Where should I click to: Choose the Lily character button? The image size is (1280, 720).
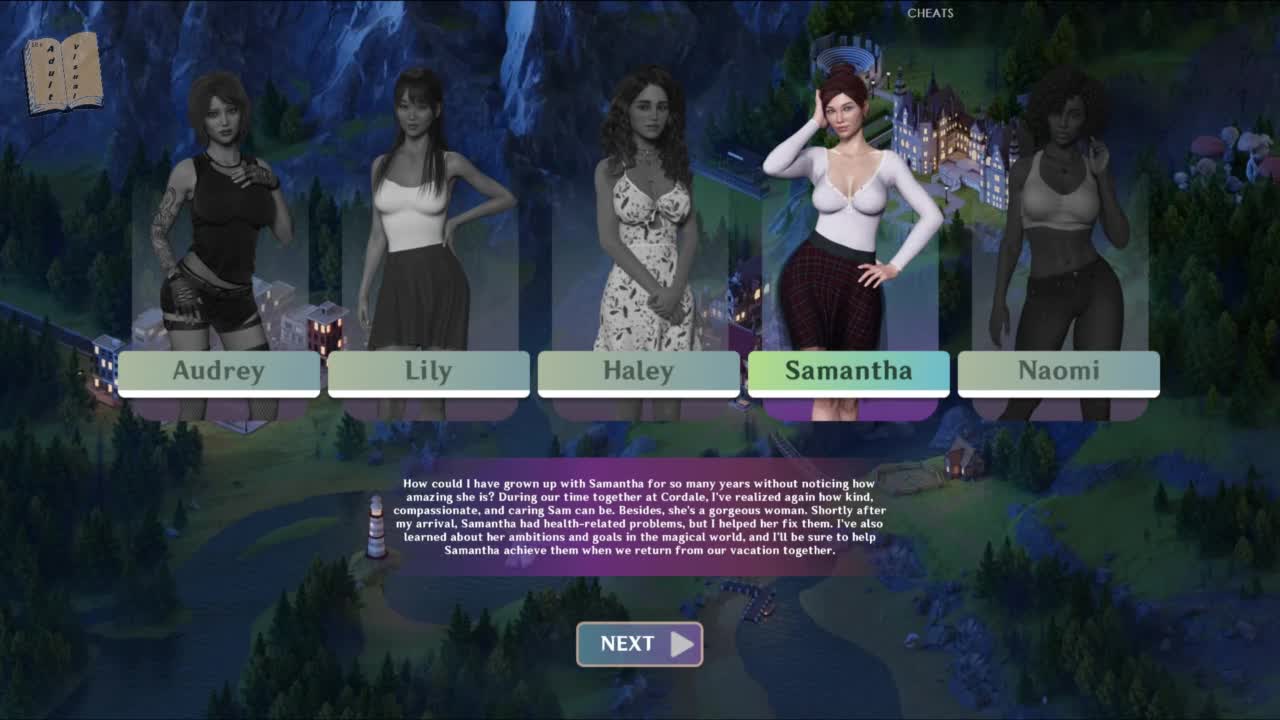pyautogui.click(x=428, y=372)
